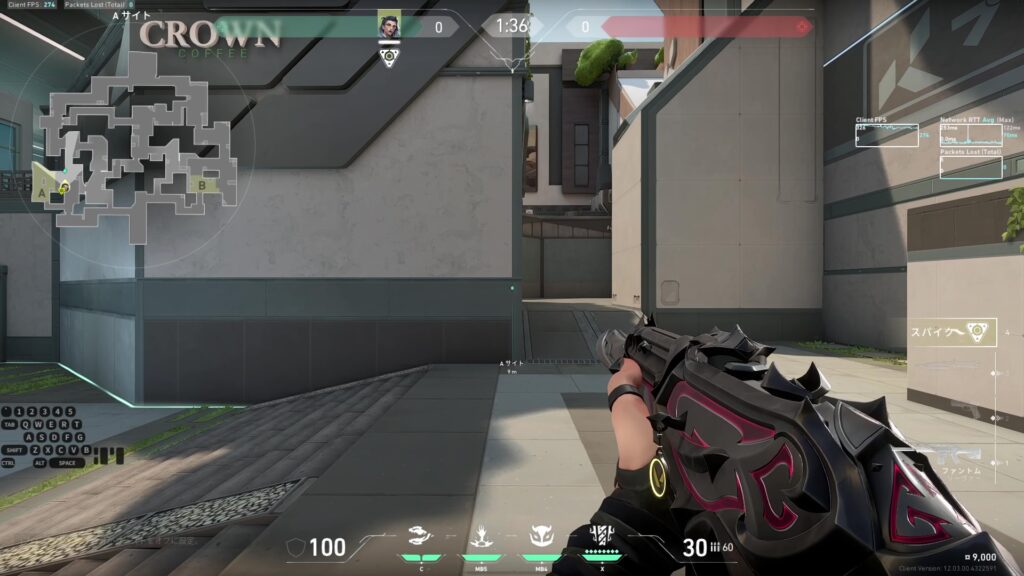Select the Packets Lost graph panel

click(x=970, y=167)
